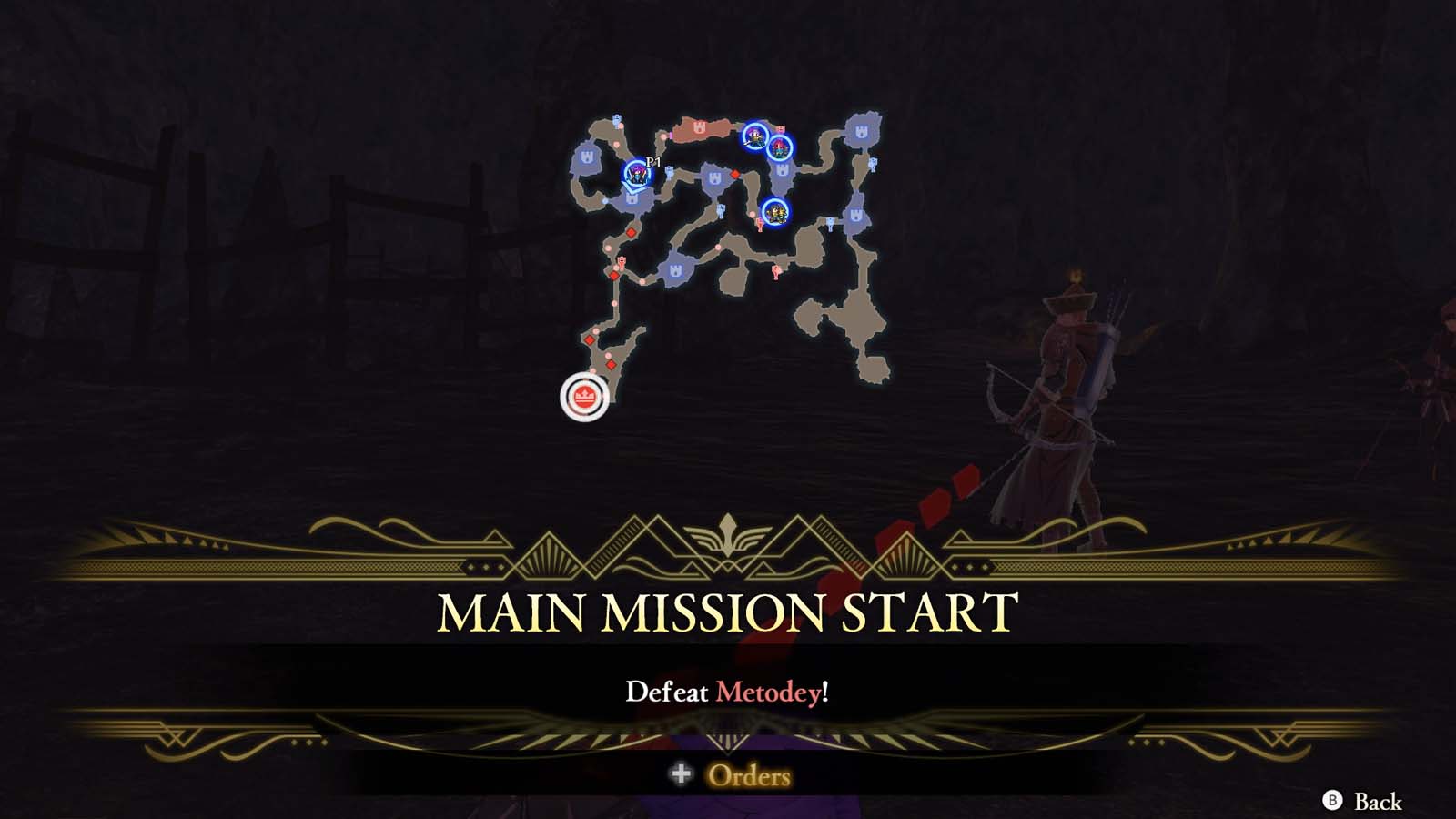Click the leftmost ally portrait near the map's top
Screen dimensions: 1456x819
click(x=755, y=136)
